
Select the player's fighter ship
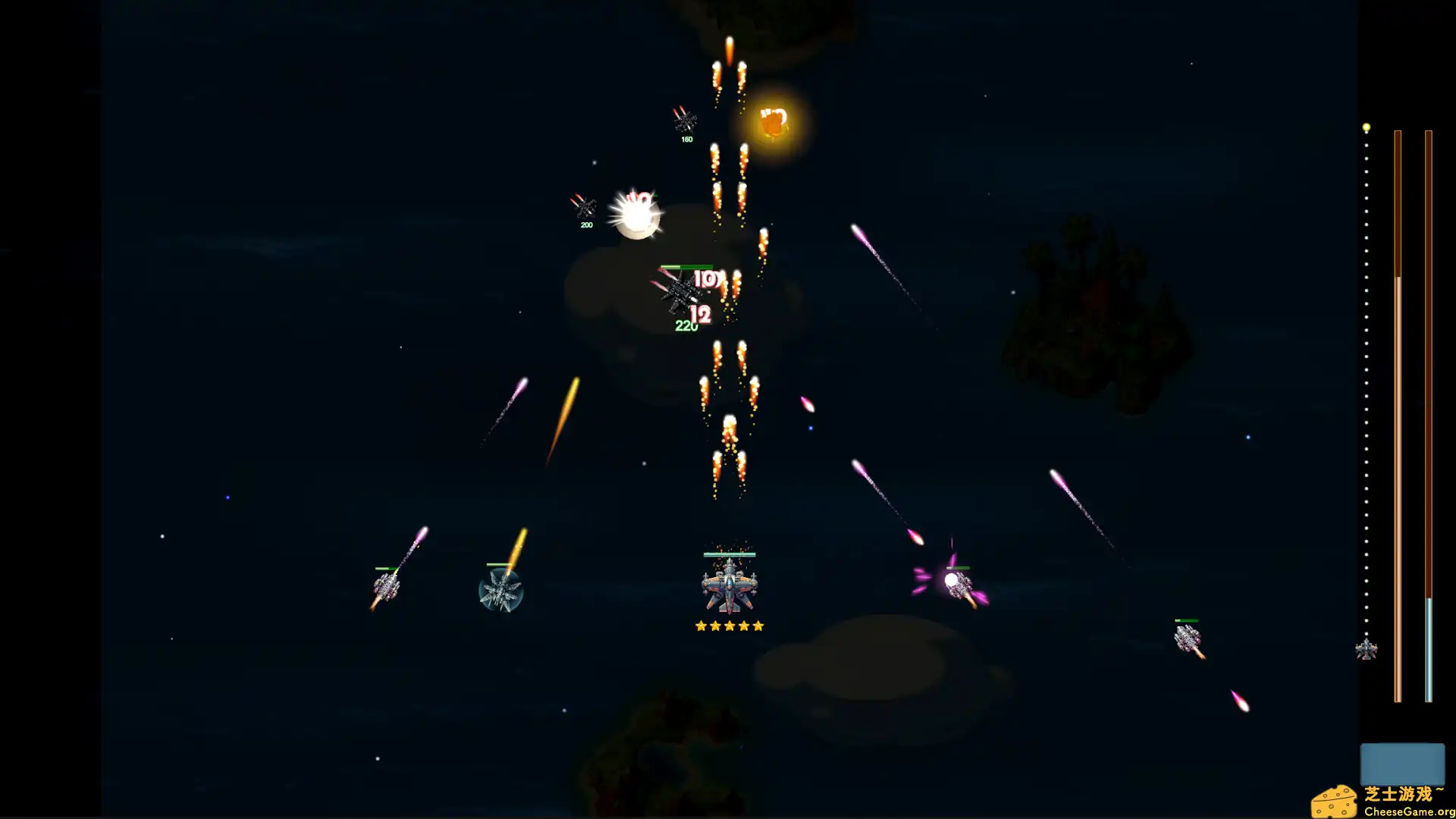[x=728, y=588]
